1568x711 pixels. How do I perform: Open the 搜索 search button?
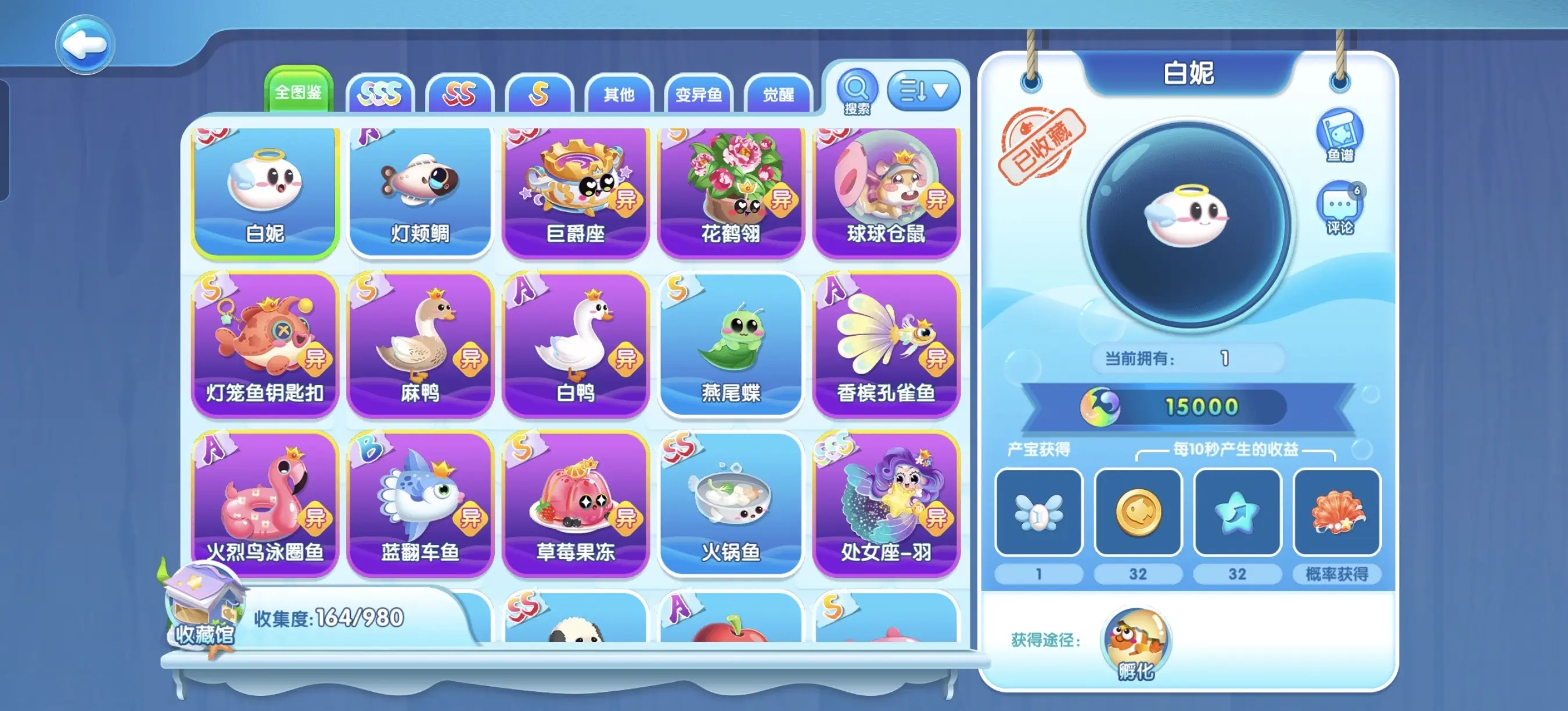(857, 92)
